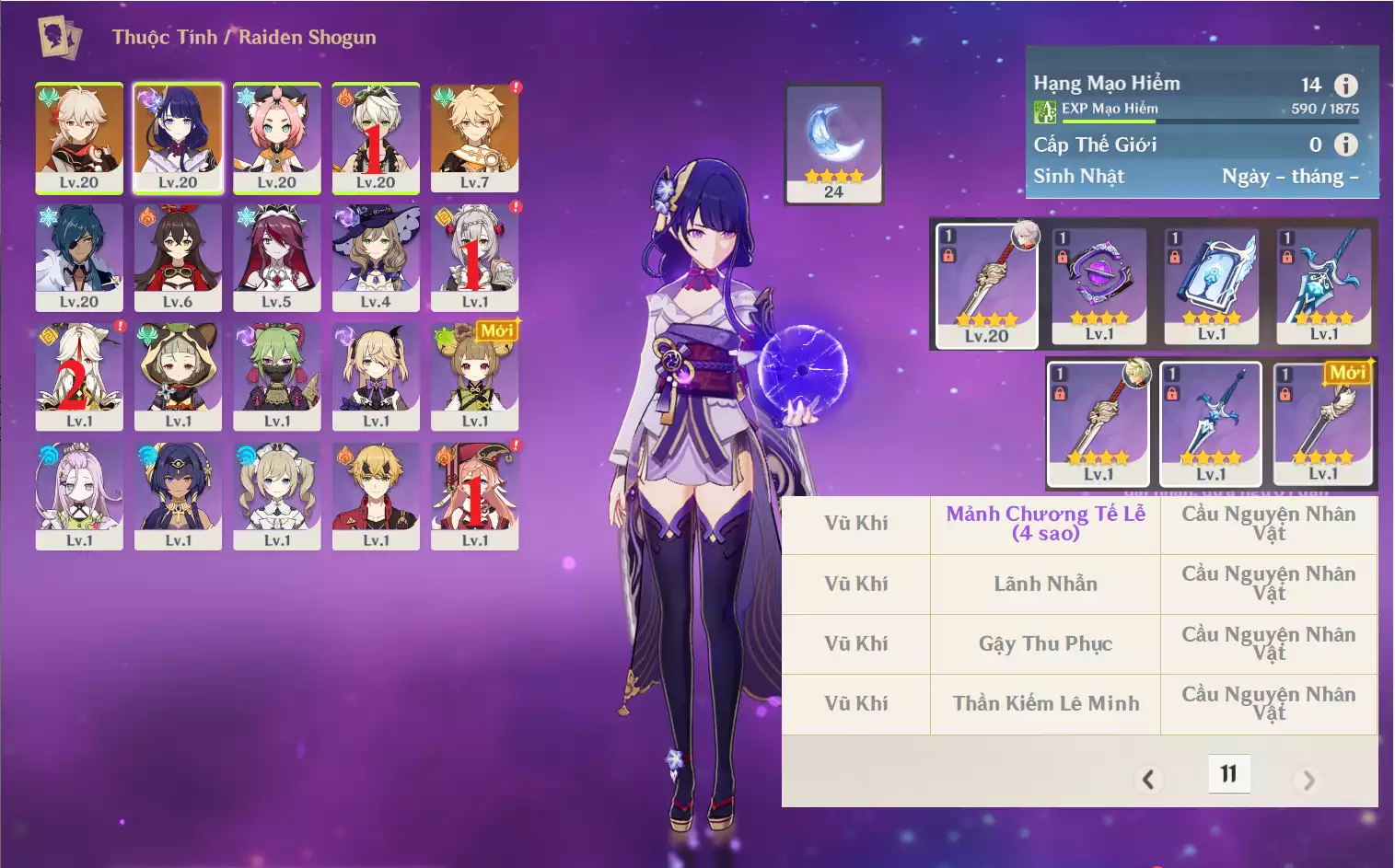Choose the Diona character portrait
This screenshot has height=868, width=1395.
(x=276, y=137)
